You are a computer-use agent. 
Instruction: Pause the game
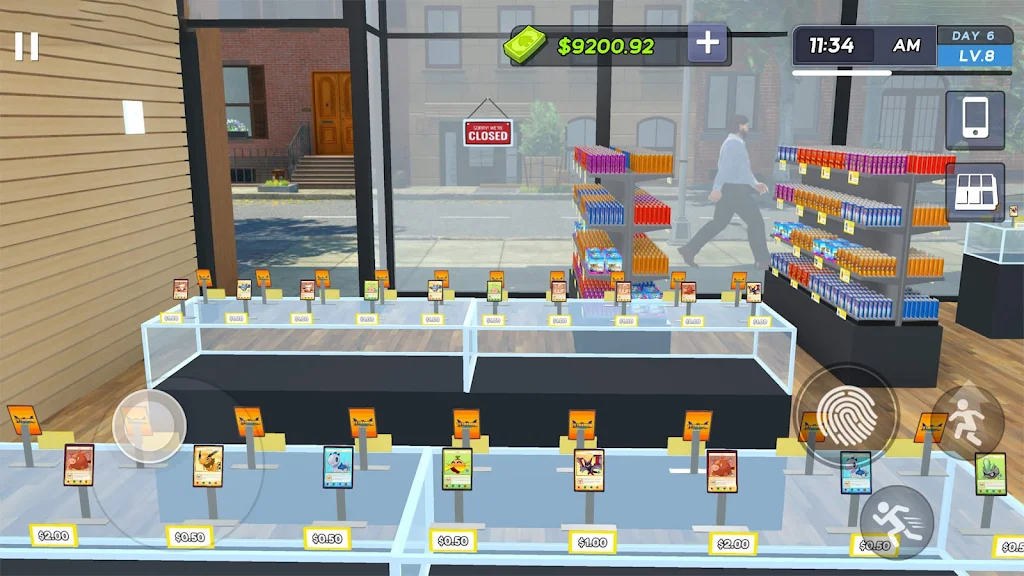click(27, 46)
